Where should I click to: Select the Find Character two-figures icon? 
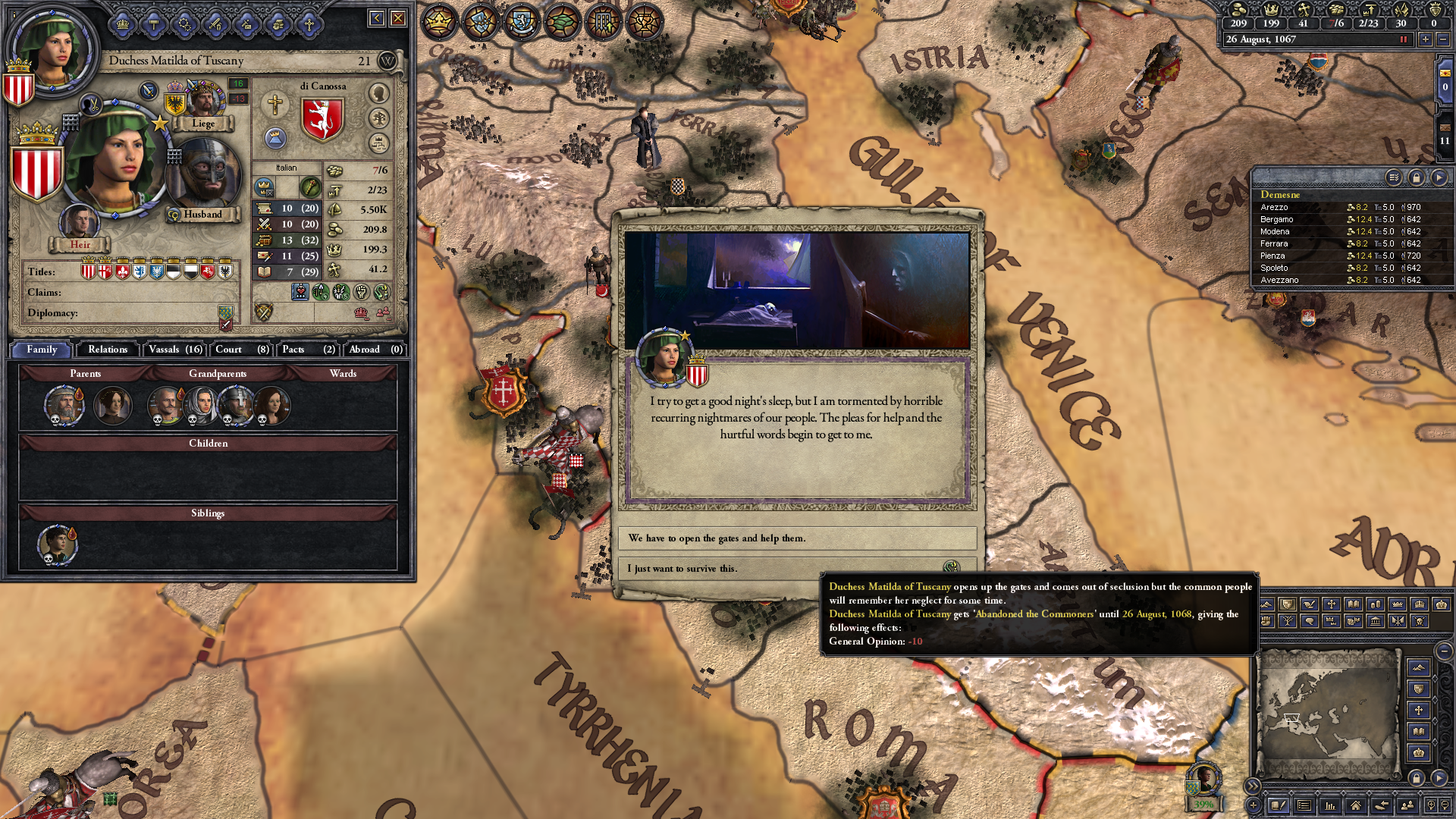(1407, 805)
